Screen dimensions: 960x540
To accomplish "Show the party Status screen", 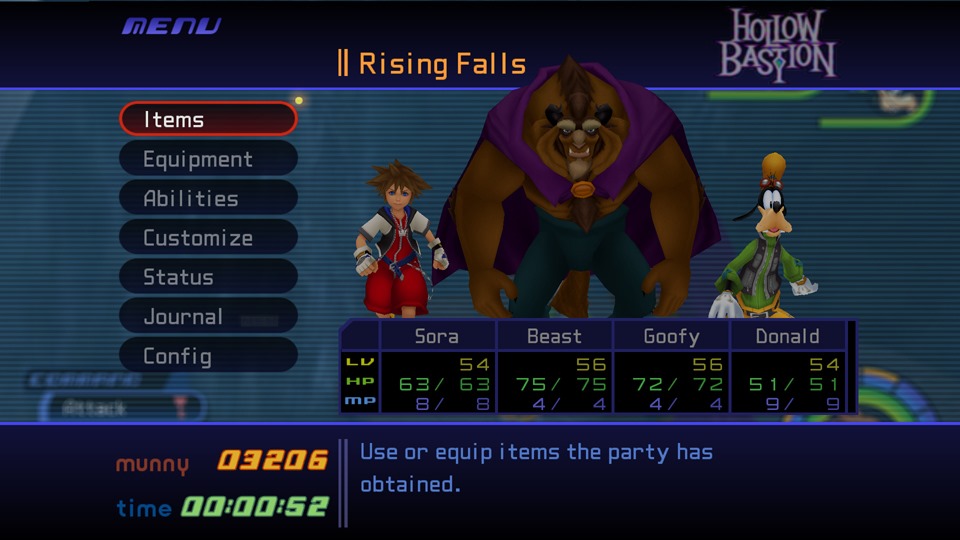I will click(208, 277).
